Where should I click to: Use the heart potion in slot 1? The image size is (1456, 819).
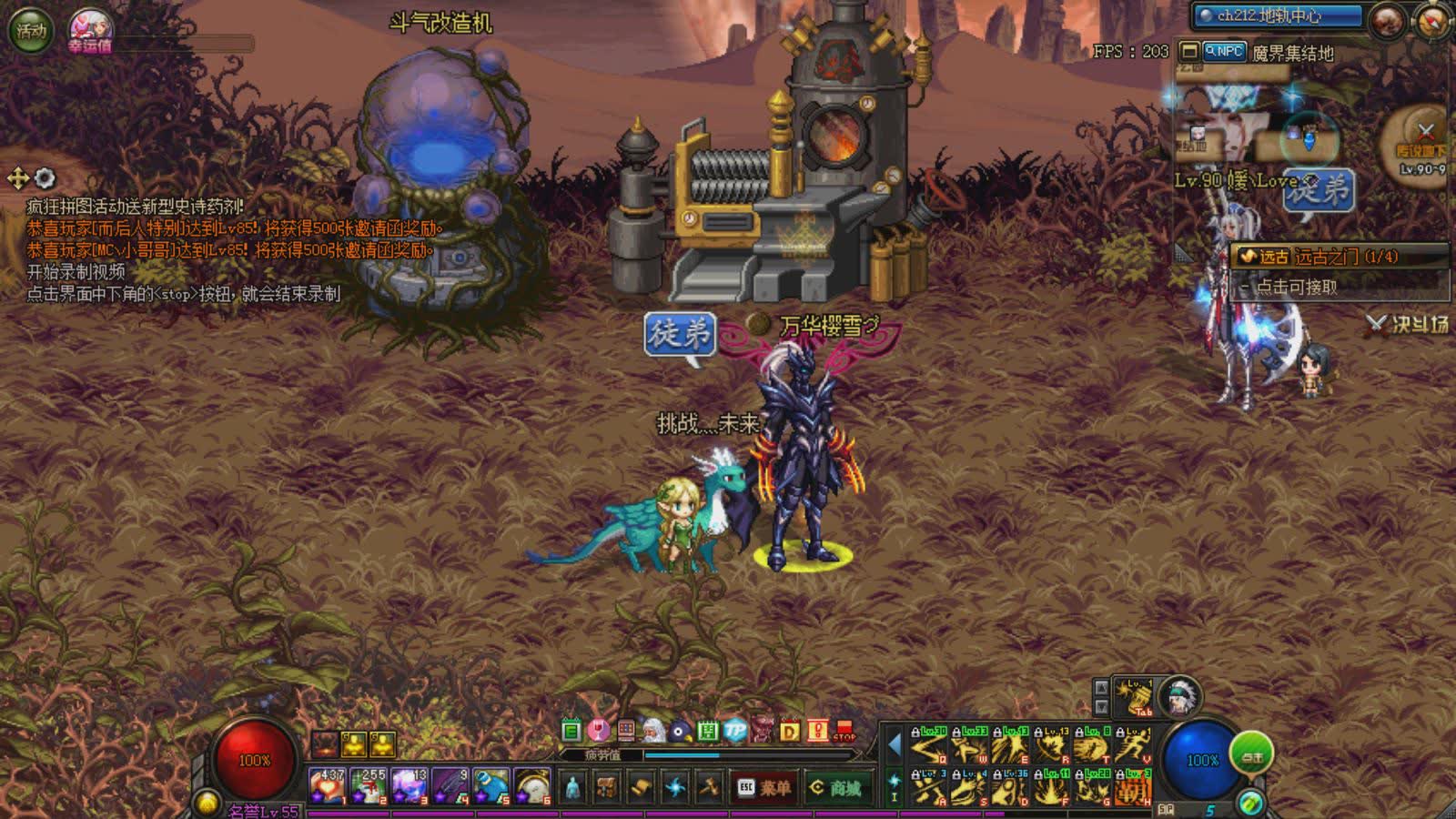[x=327, y=786]
